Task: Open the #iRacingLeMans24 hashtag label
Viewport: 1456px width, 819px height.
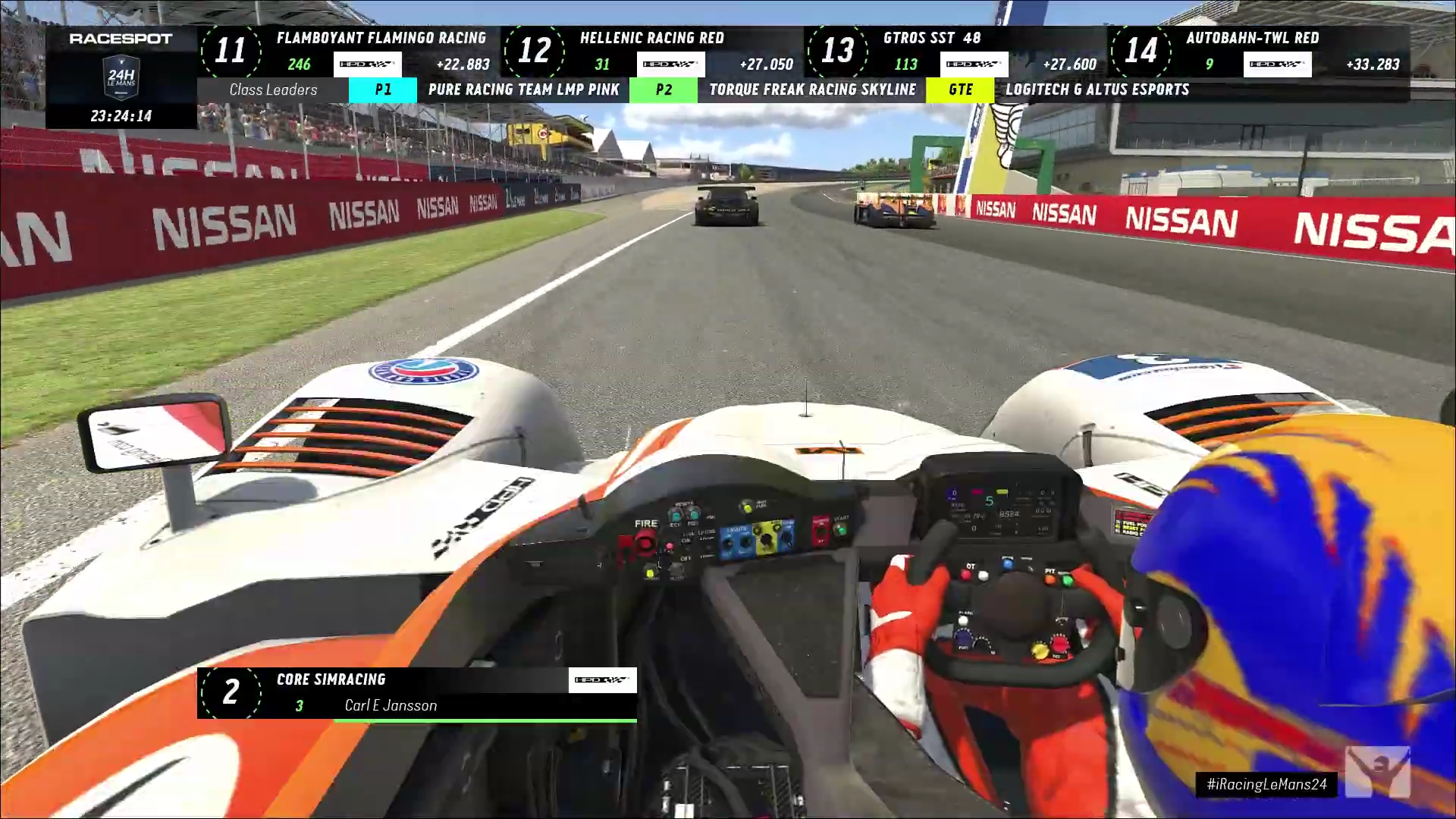Action: pyautogui.click(x=1266, y=784)
